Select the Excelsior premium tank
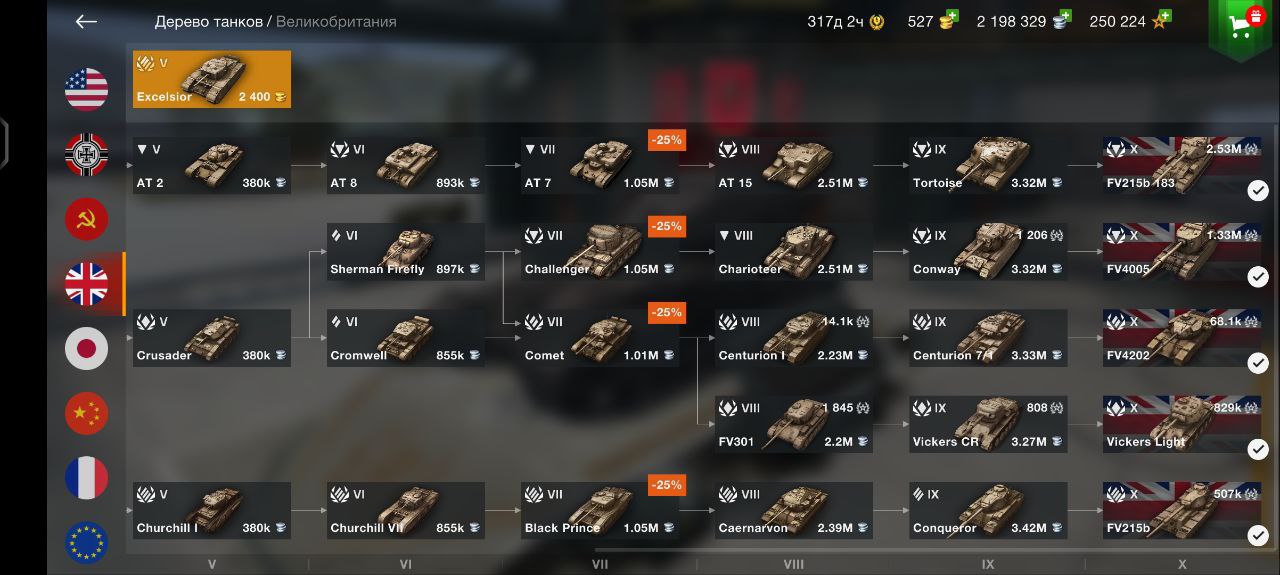The height and width of the screenshot is (575, 1280). pos(212,79)
